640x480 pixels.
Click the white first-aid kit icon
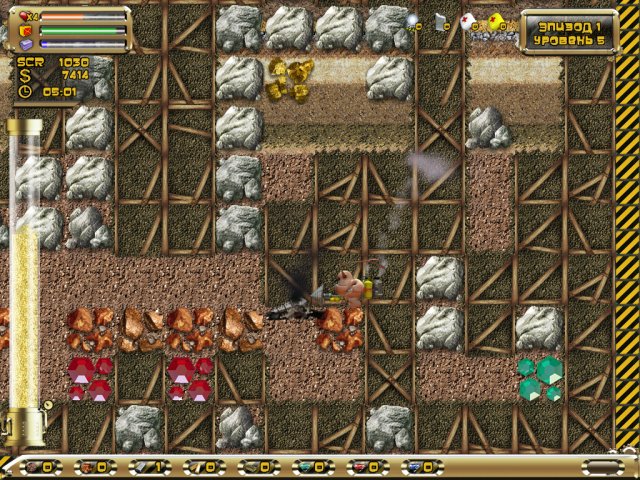tap(467, 21)
